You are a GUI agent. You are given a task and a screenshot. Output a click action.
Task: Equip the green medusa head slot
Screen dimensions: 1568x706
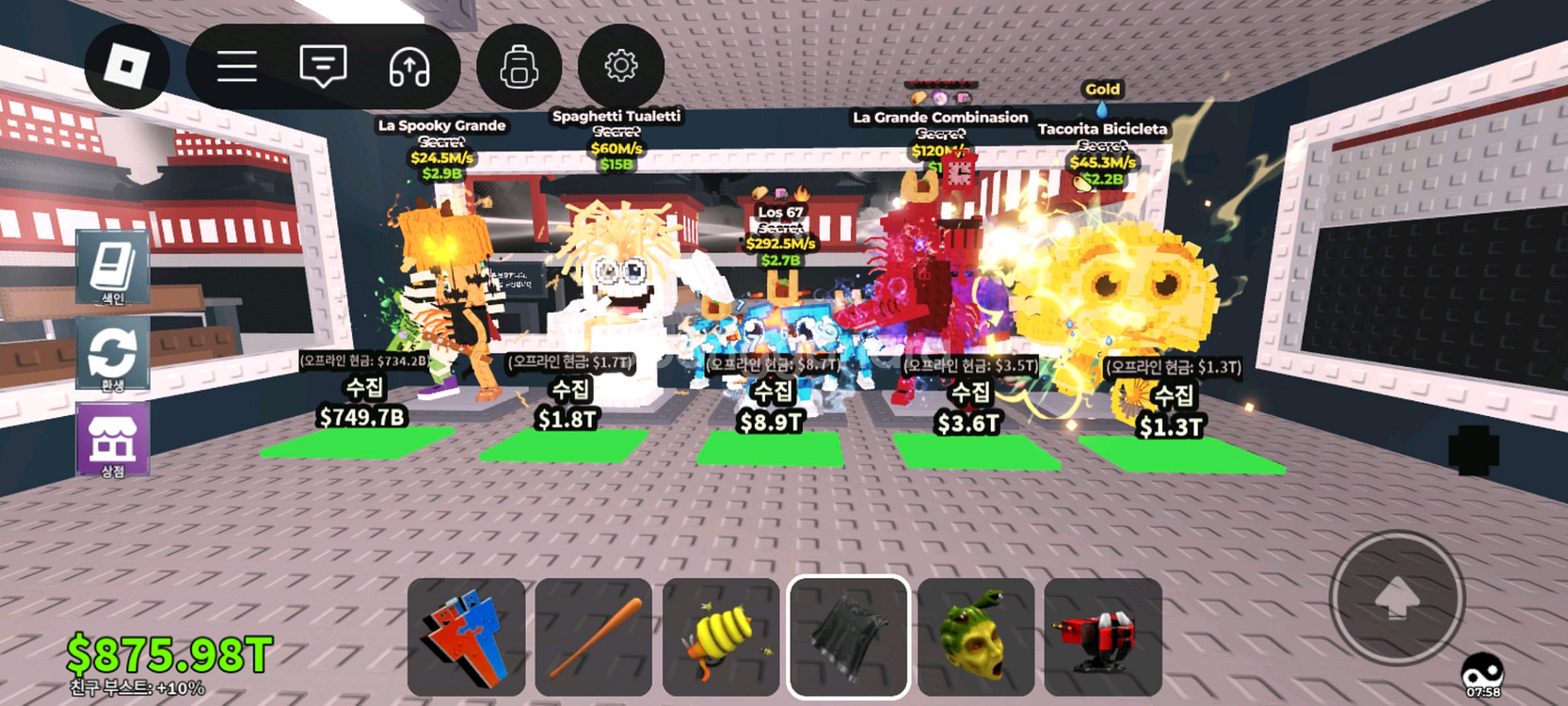pos(975,636)
